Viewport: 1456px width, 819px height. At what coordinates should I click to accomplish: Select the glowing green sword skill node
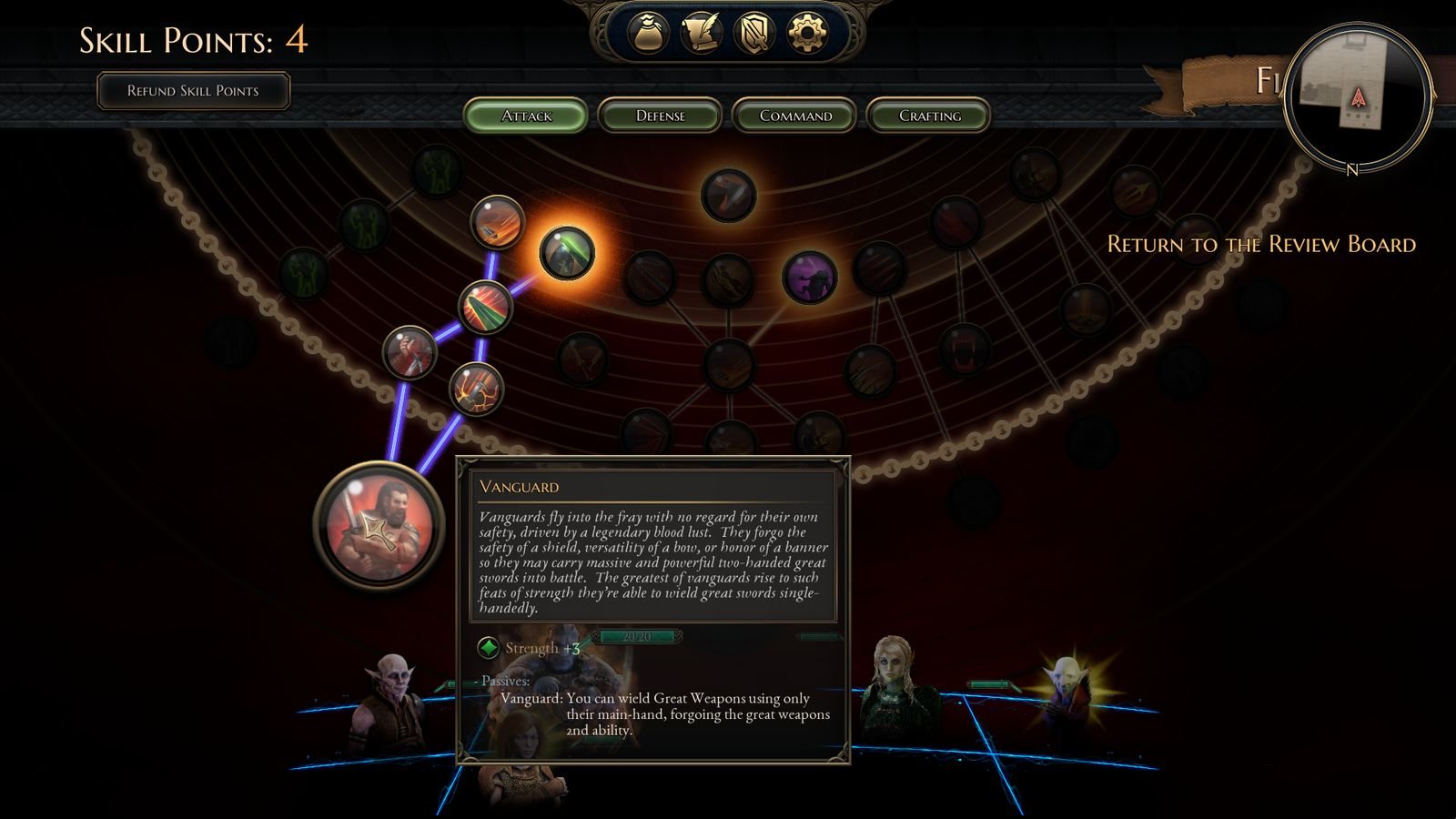click(x=568, y=255)
